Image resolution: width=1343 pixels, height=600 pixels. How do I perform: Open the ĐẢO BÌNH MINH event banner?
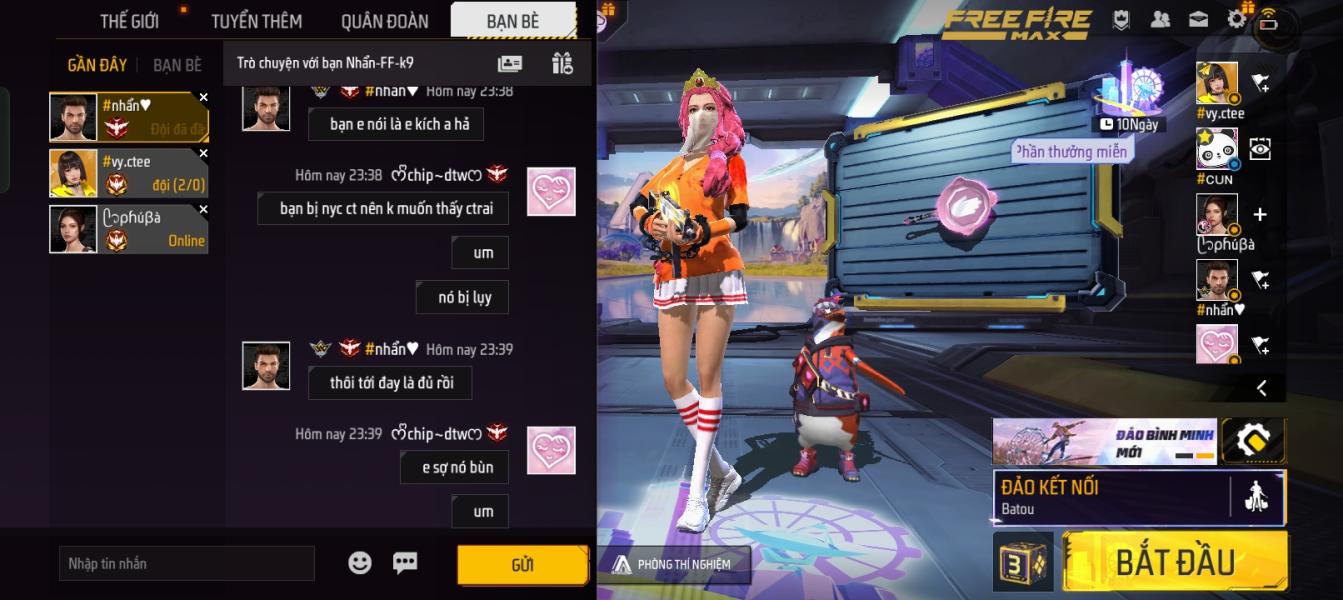(1104, 441)
